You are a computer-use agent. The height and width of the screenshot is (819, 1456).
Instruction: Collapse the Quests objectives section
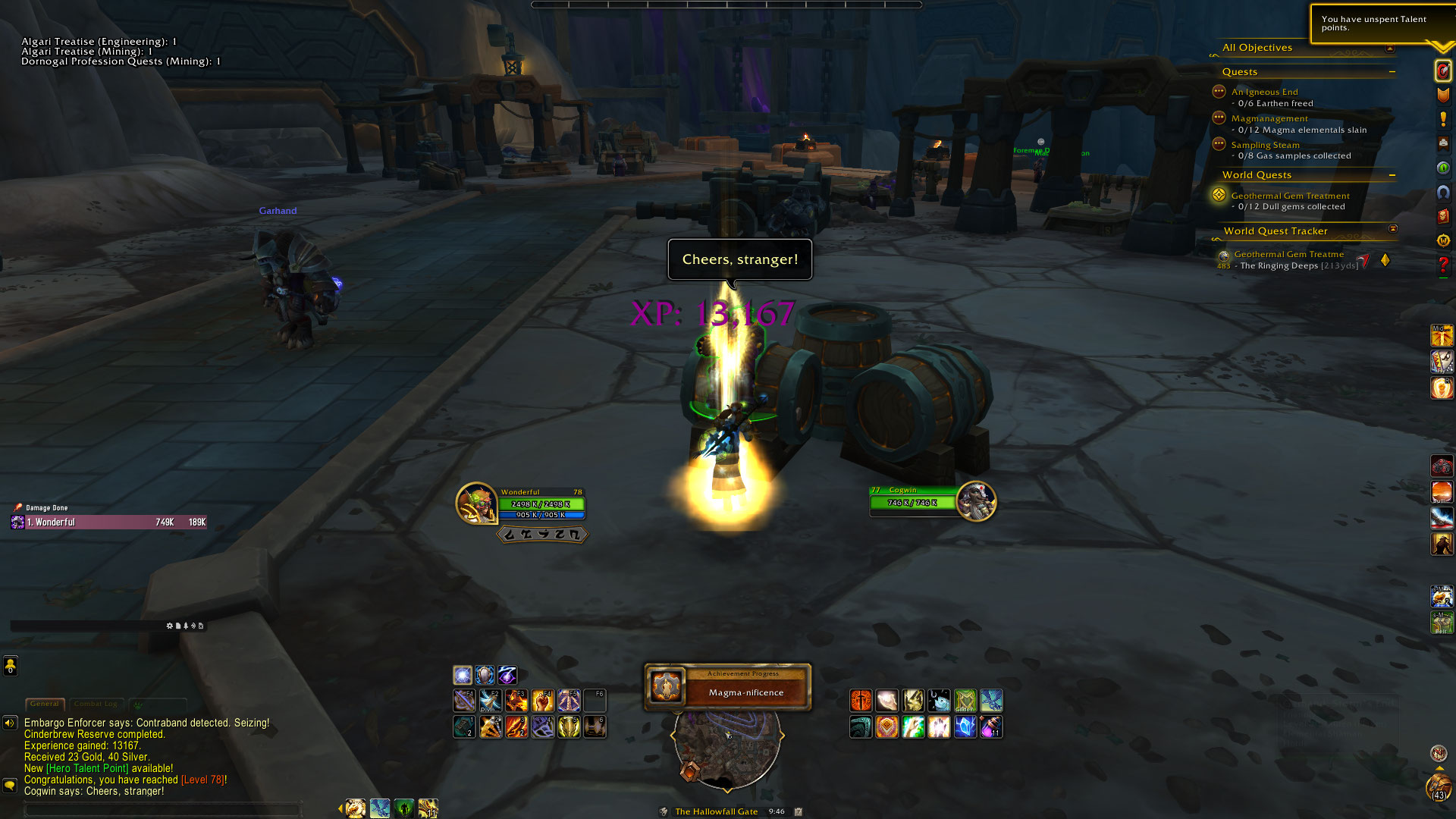(1392, 72)
